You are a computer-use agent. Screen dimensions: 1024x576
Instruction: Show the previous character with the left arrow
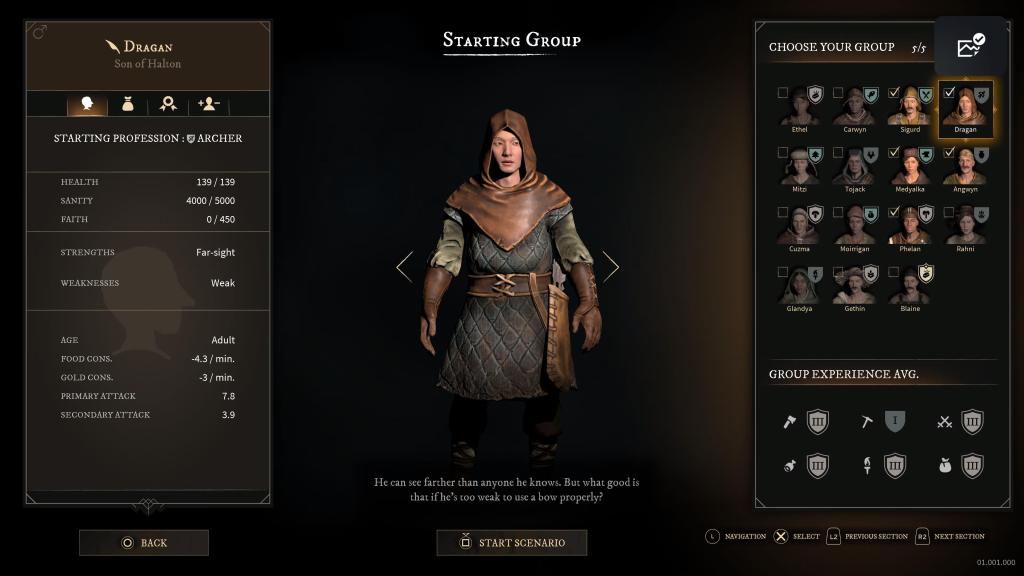click(404, 266)
